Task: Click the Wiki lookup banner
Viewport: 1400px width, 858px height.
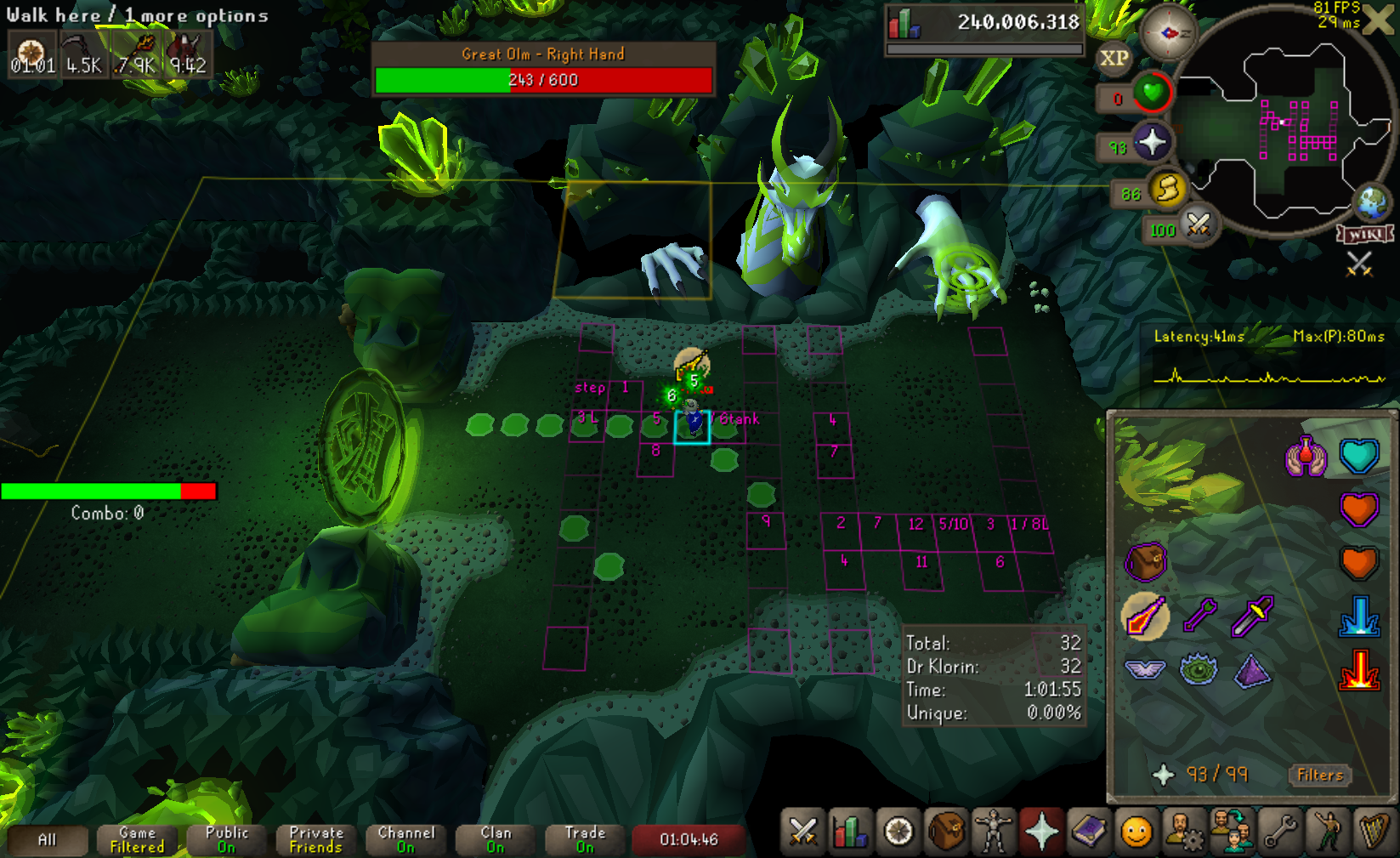Action: point(1365,234)
